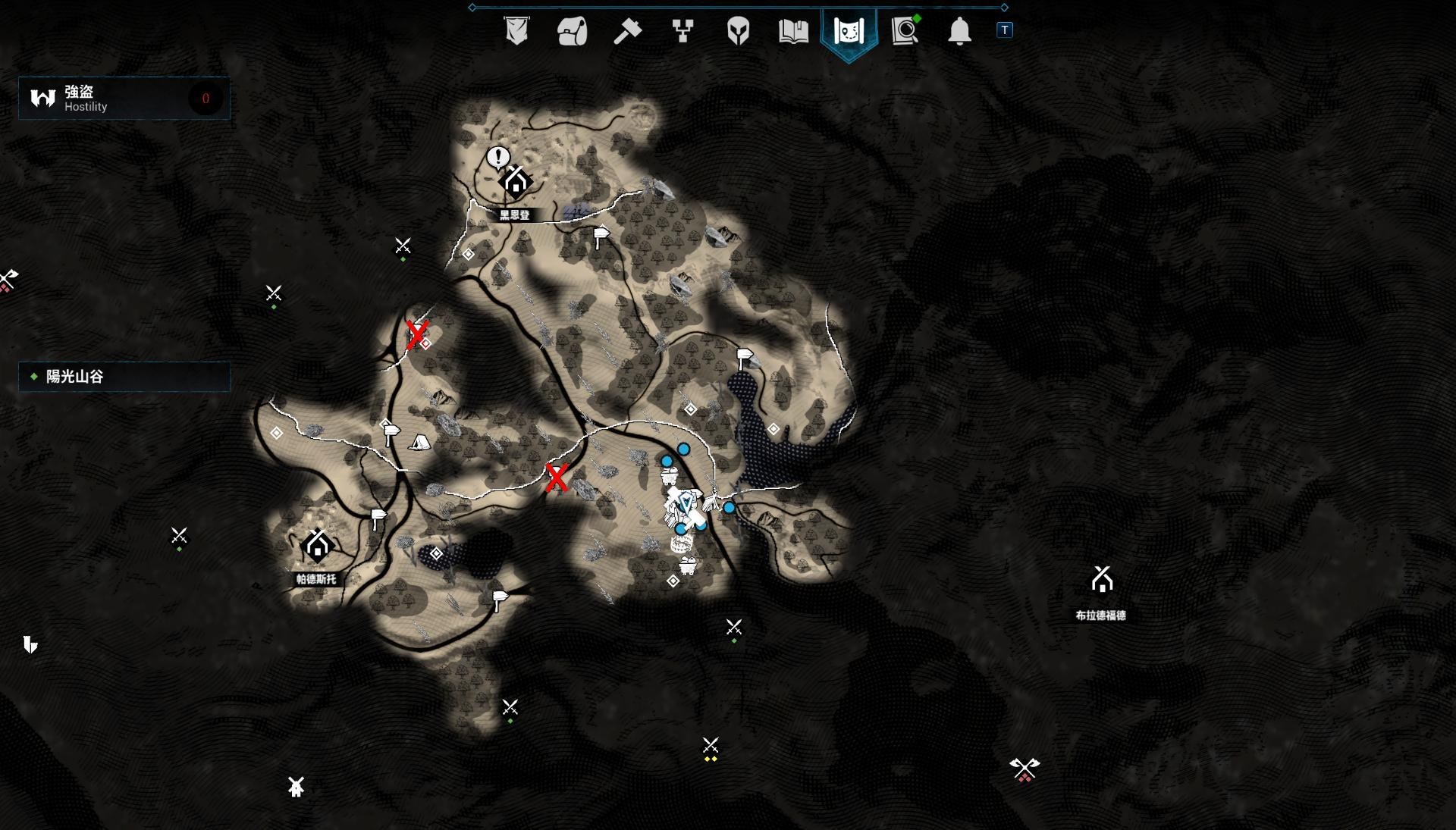This screenshot has width=1456, height=830.
Task: View the notifications bell tab
Action: coord(959,31)
